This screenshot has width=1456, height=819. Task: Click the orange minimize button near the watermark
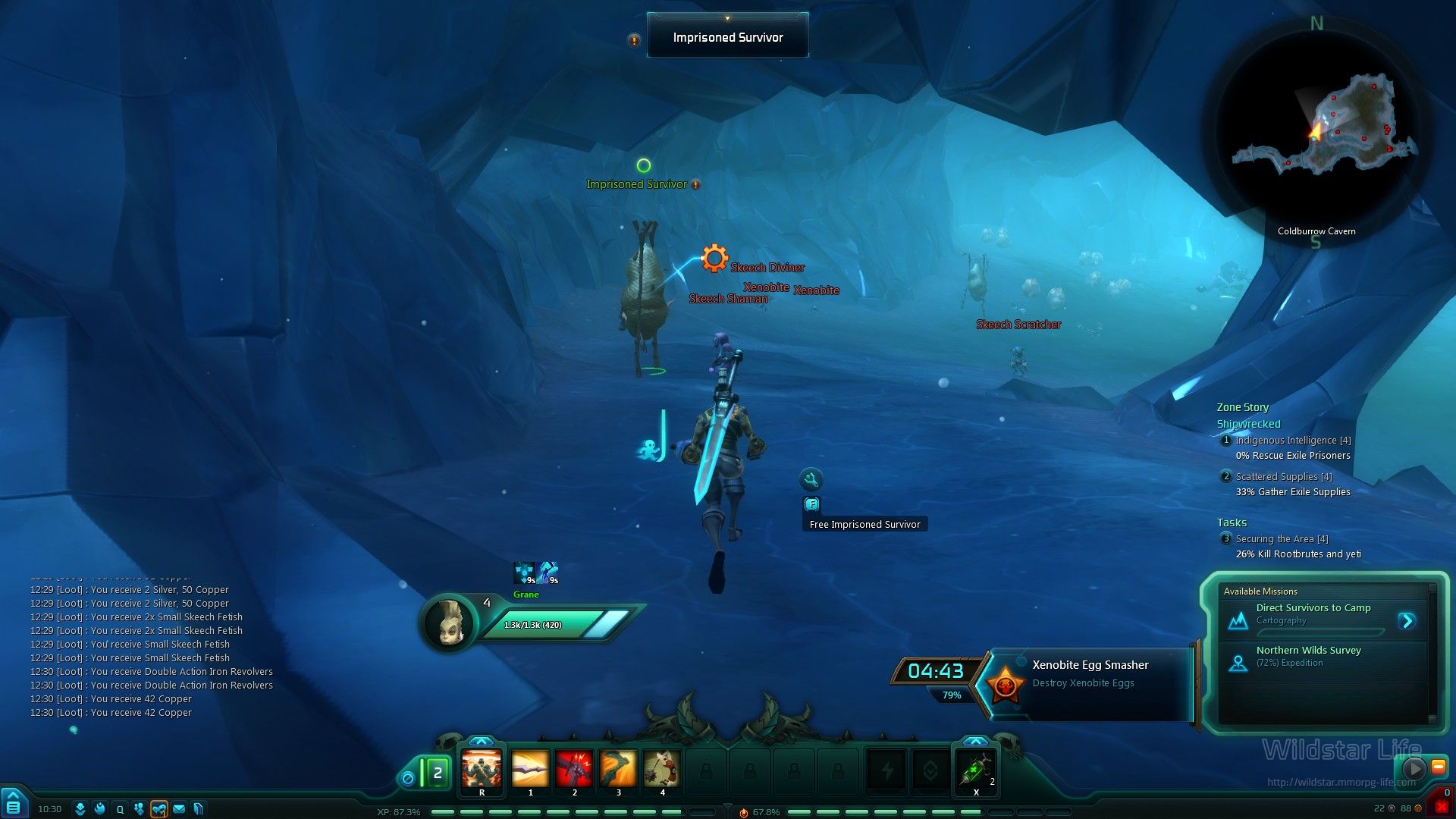1438,767
